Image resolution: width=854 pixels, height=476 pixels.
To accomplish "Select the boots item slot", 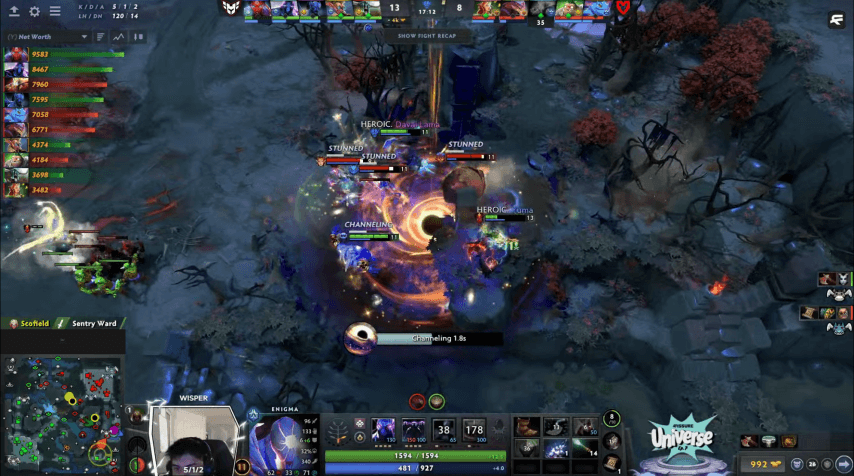I will pyautogui.click(x=528, y=427).
